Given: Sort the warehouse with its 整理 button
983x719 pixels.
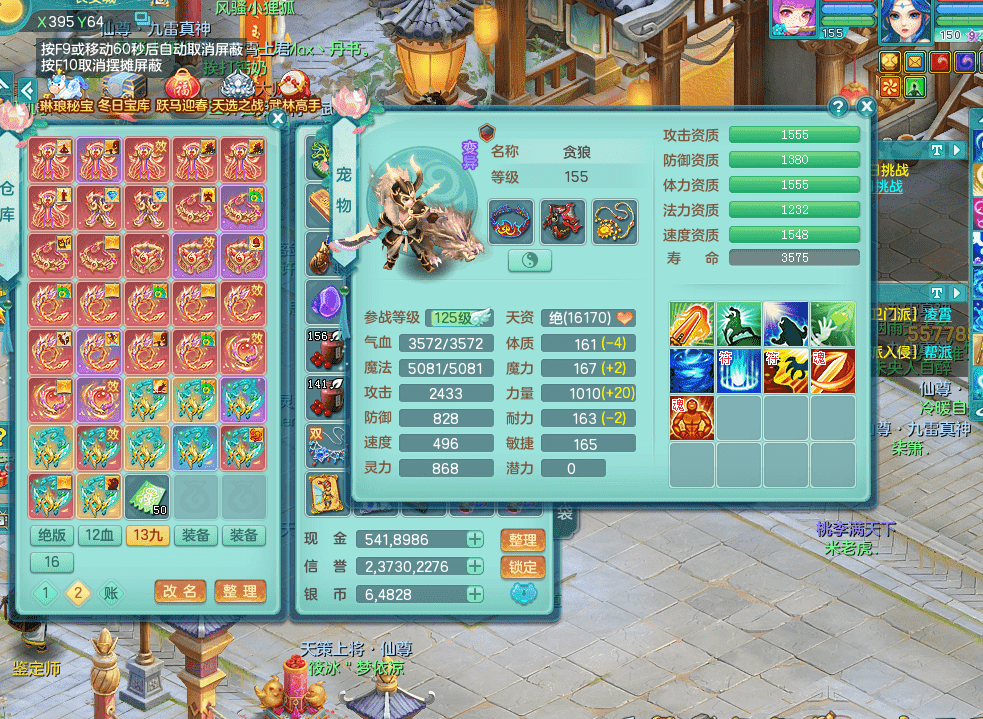Looking at the screenshot, I should [240, 591].
